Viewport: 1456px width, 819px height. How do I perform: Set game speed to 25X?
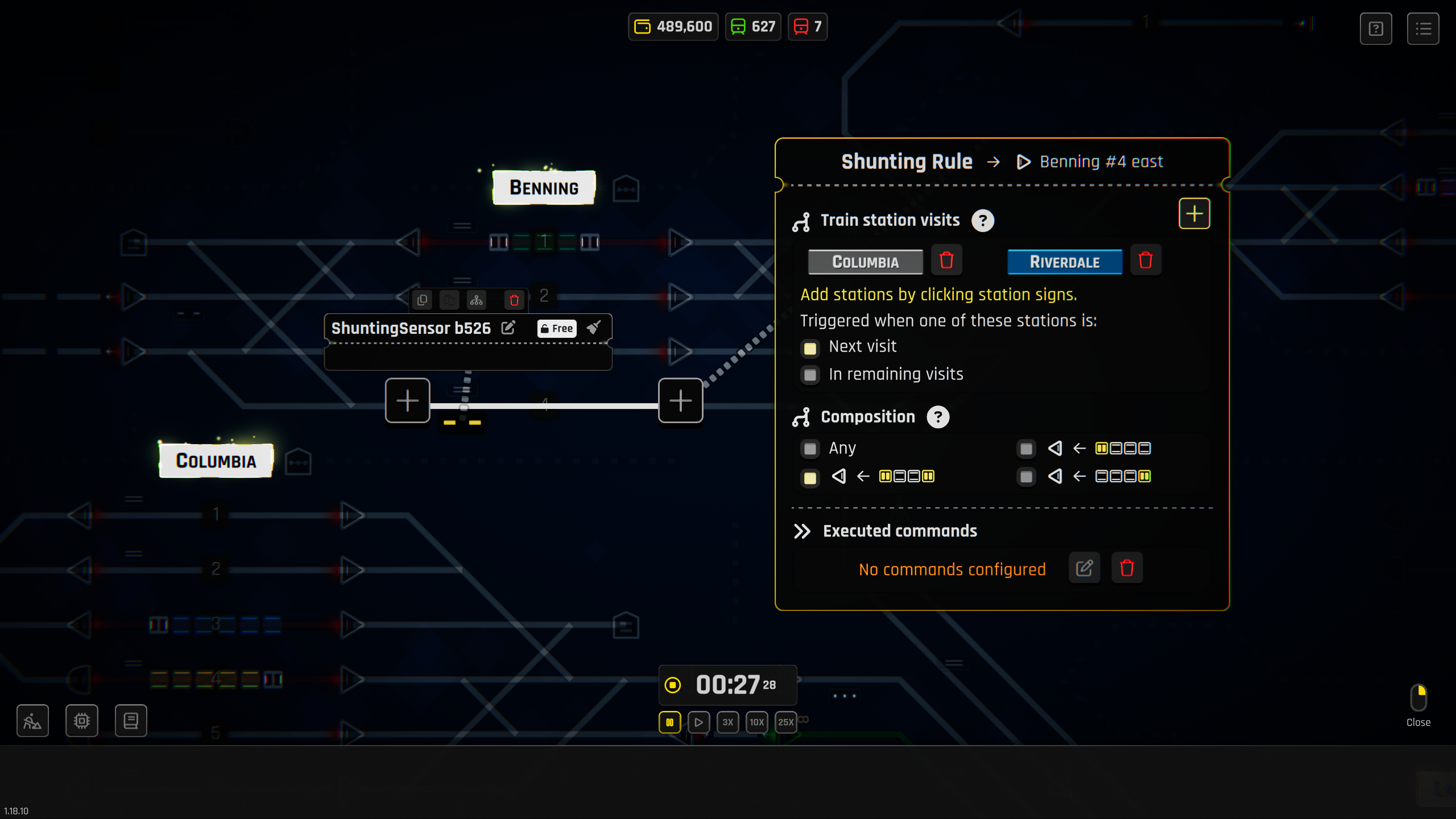[786, 722]
